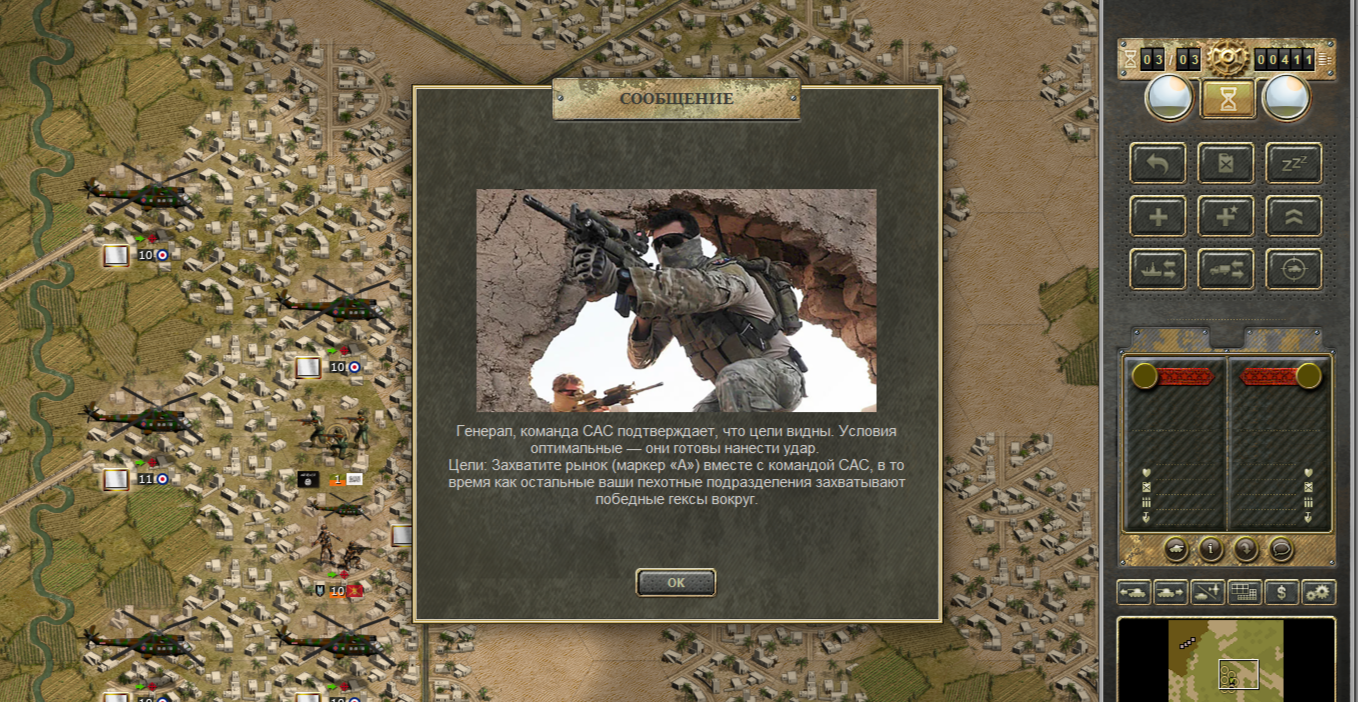Select the next unit tank arrow
The height and width of the screenshot is (702, 1358).
pyautogui.click(x=1171, y=592)
